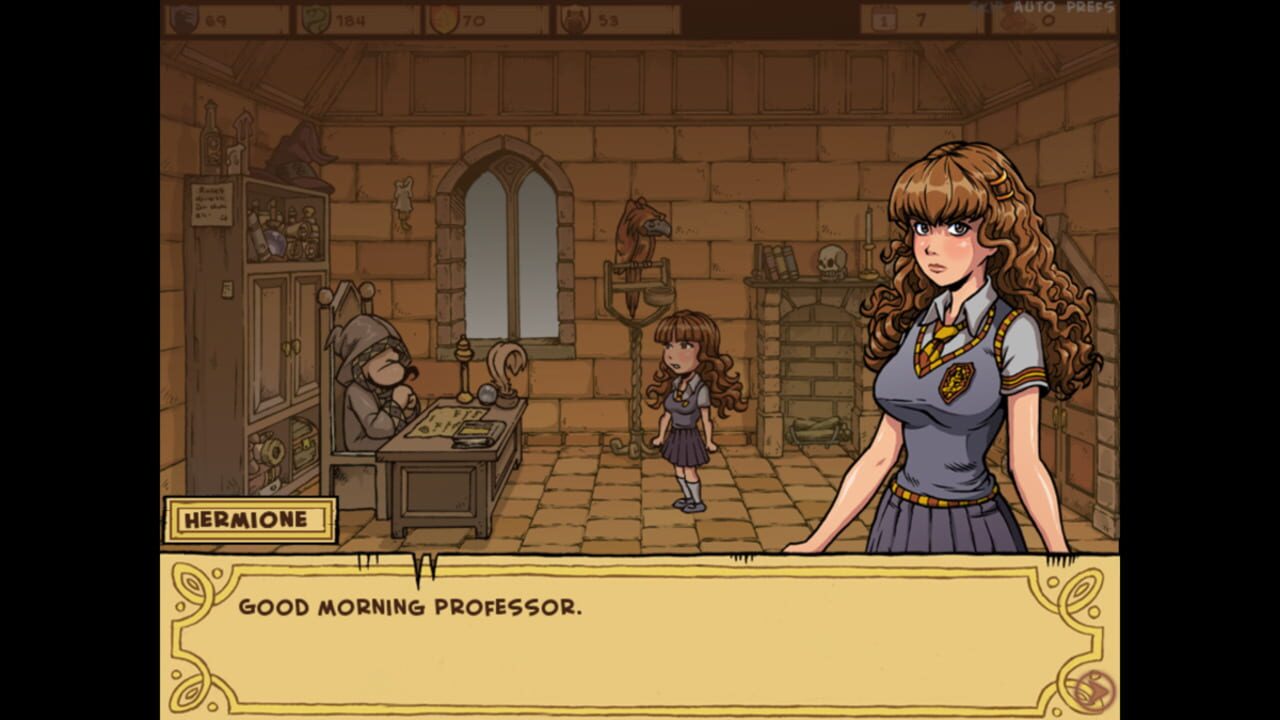Image resolution: width=1280 pixels, height=720 pixels.
Task: Click the hooded professor at his desk
Action: (x=380, y=390)
